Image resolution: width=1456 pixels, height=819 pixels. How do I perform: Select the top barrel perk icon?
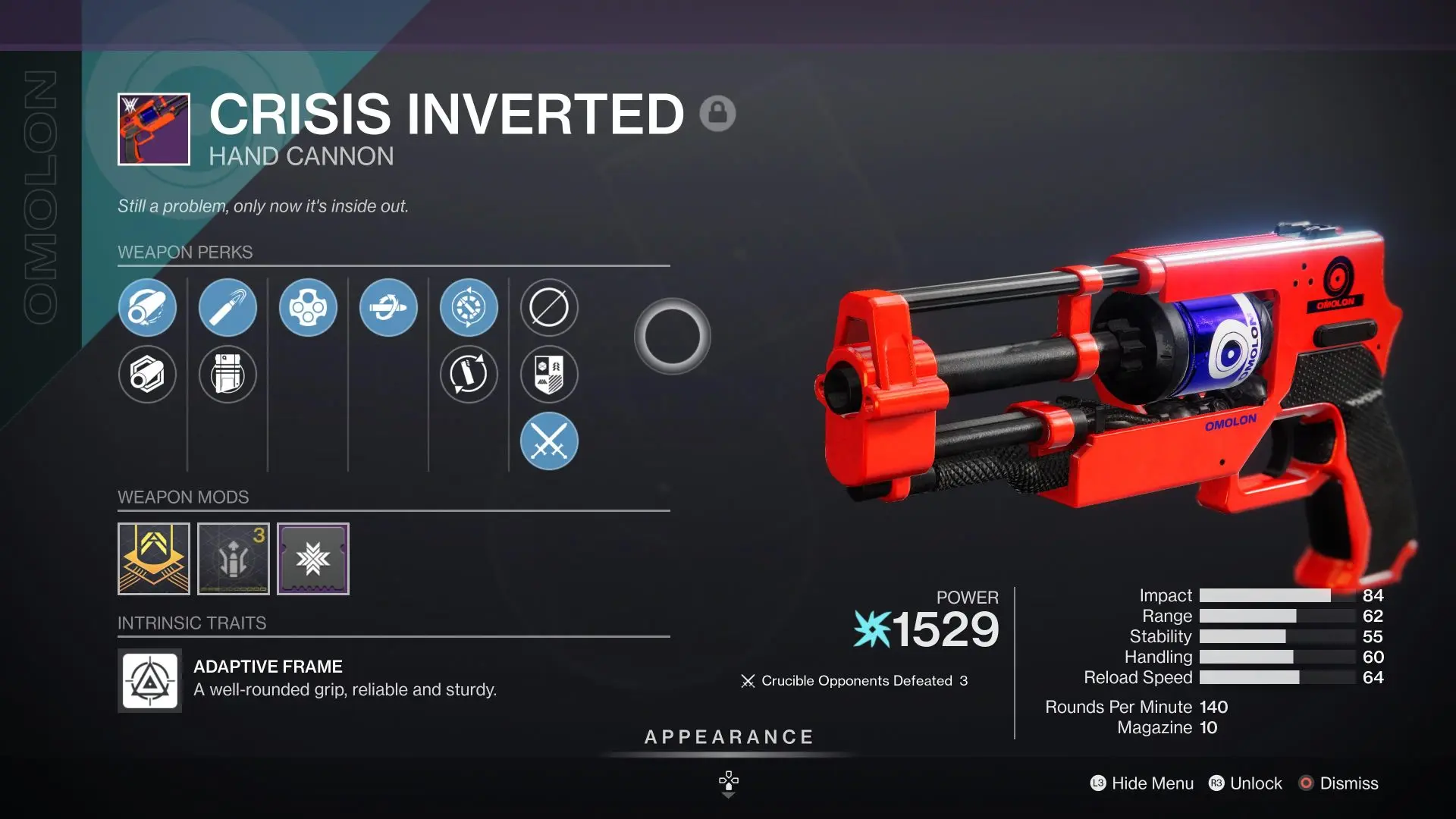(148, 307)
